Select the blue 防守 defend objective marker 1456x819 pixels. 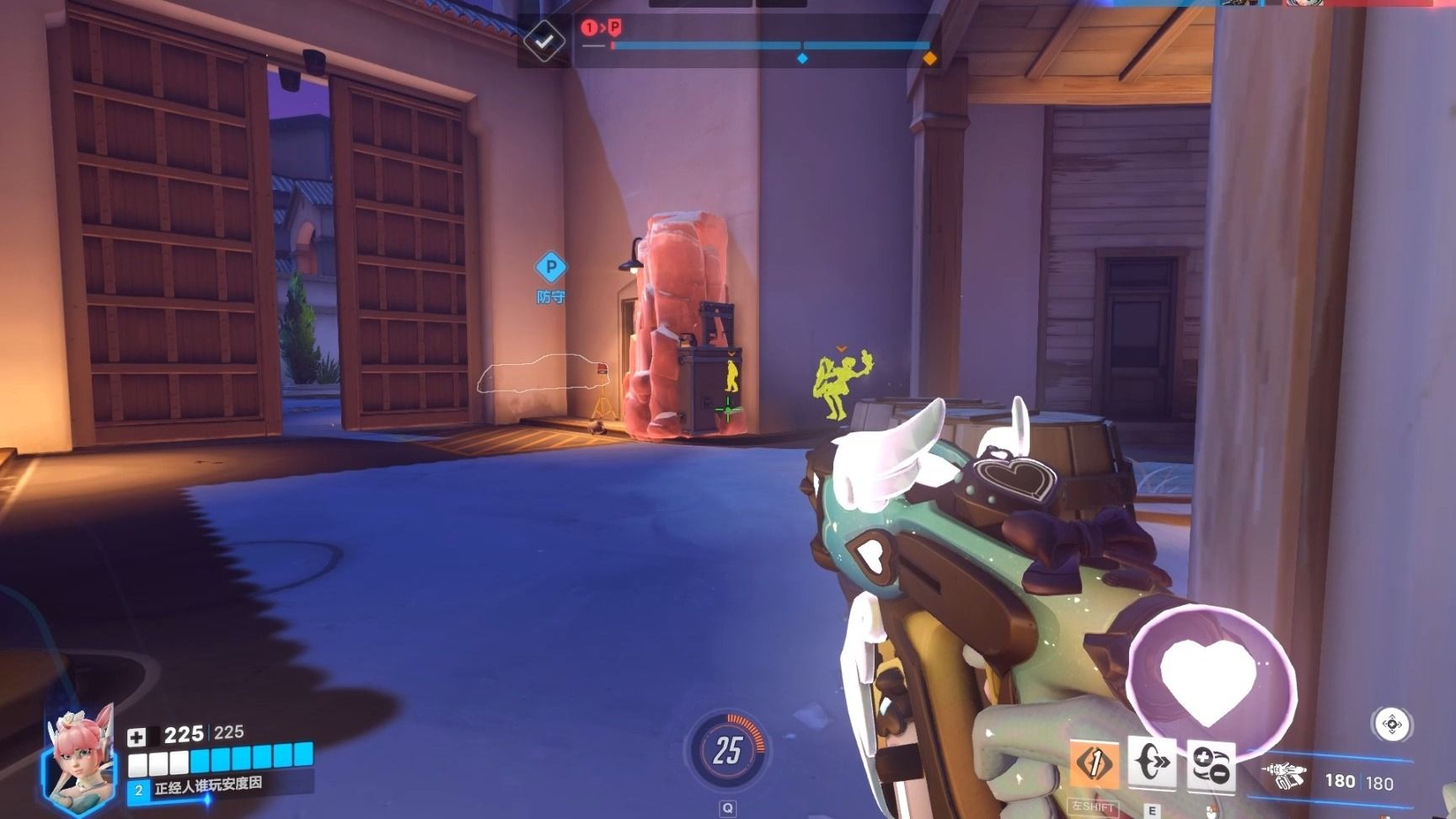point(551,269)
